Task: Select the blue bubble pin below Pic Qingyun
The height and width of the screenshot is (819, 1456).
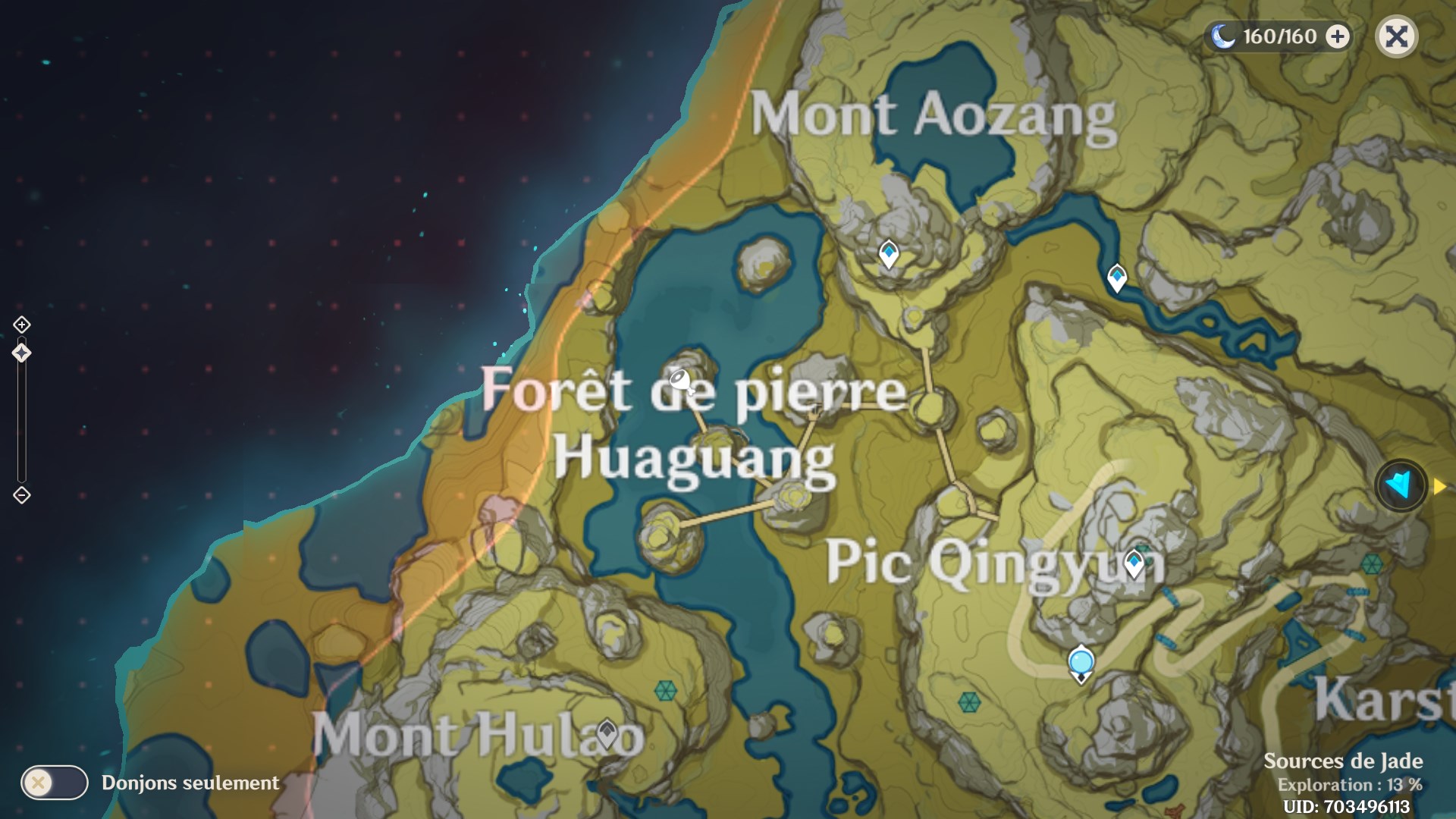Action: [1080, 662]
